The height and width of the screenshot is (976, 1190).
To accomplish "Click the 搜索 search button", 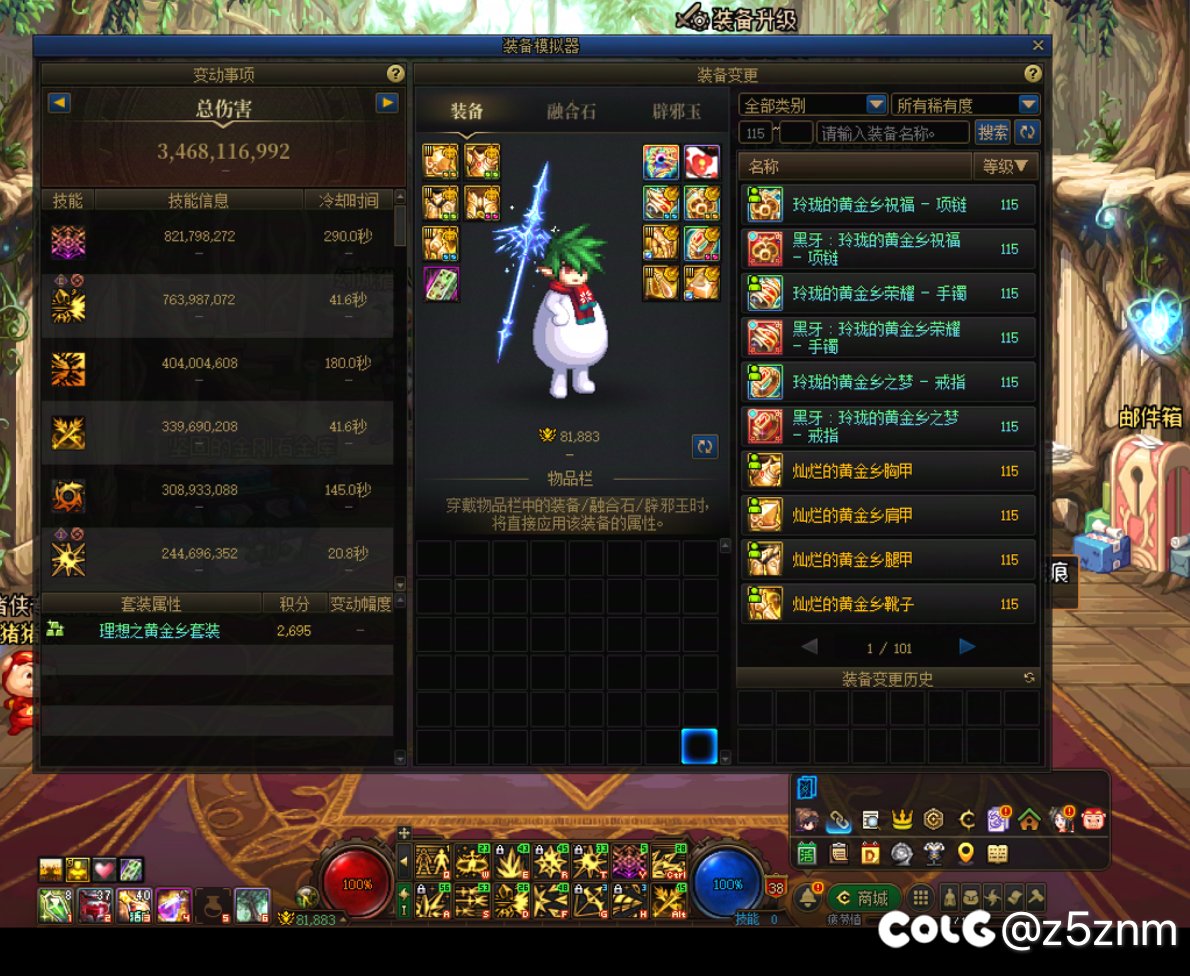I will pos(992,132).
